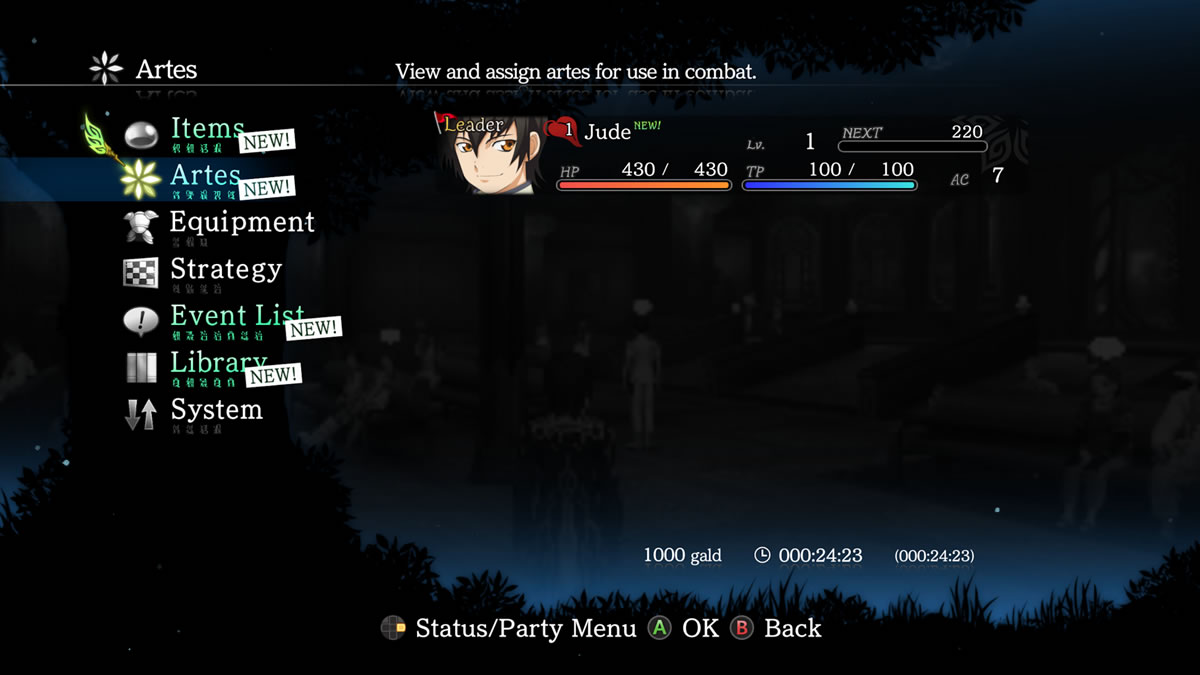
Task: Choose the Strategy menu option
Action: [x=225, y=270]
